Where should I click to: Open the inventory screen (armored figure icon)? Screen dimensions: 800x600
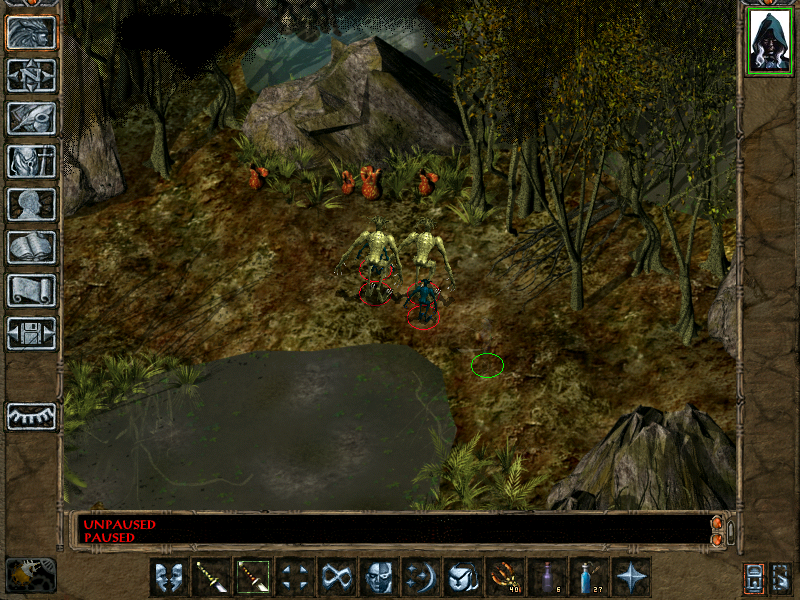click(x=31, y=161)
